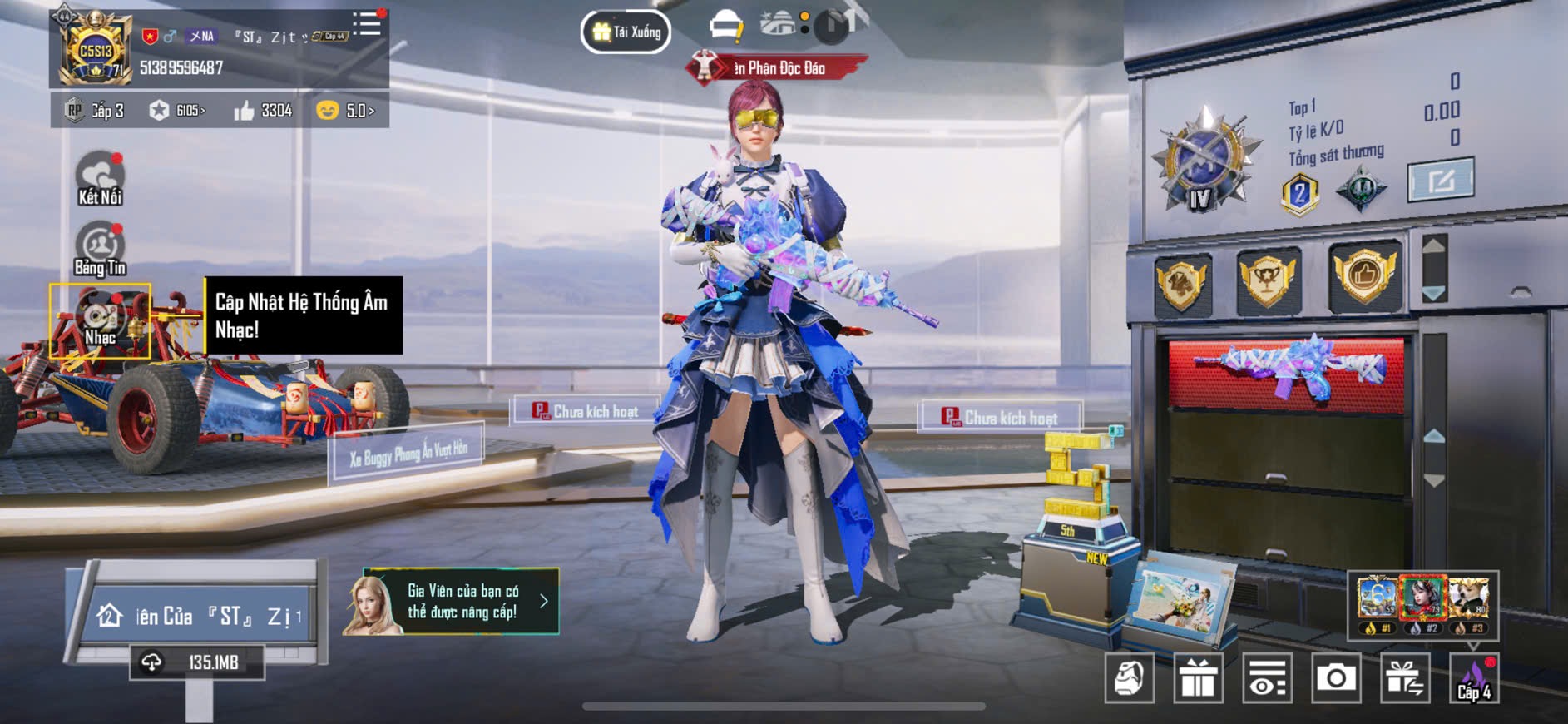Tap the Tải Xuống download button
This screenshot has height=724, width=1568.
626,32
